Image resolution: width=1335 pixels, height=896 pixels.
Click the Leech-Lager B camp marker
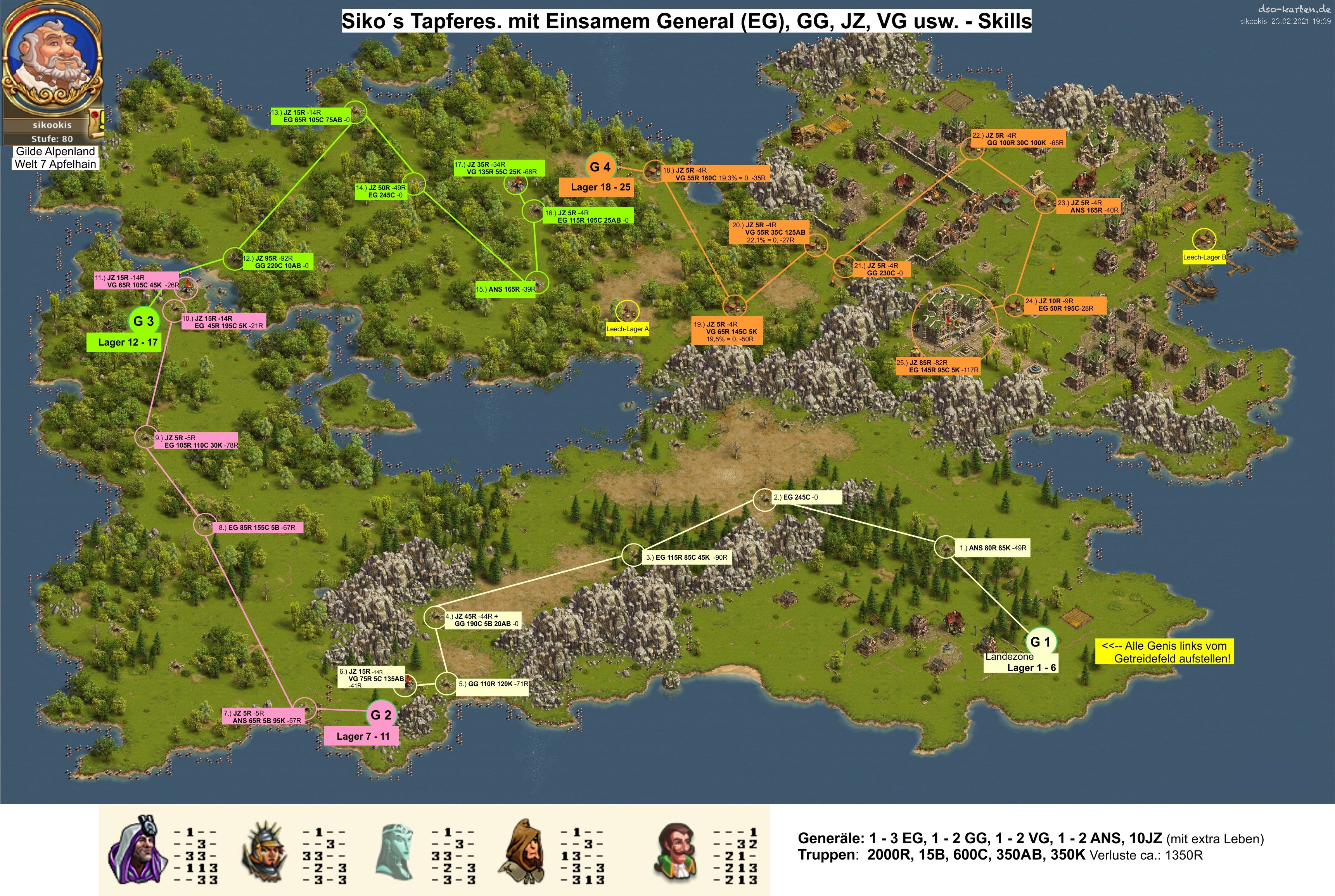pos(1204,239)
